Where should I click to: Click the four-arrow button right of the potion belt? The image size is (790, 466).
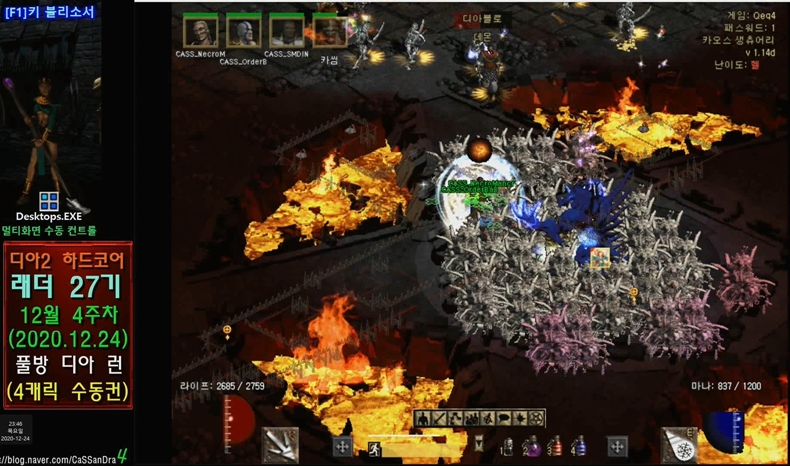tap(617, 446)
